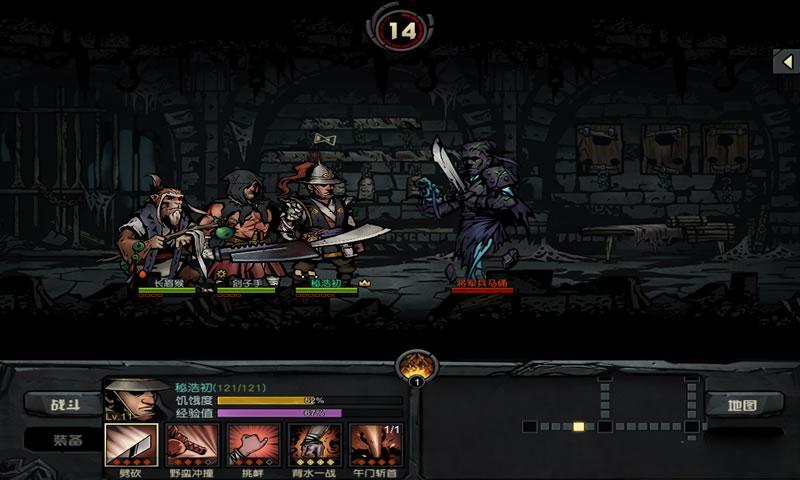Viewport: 800px width, 480px height.
Task: Expand the side panel arrow at the screen edge
Action: (x=787, y=61)
